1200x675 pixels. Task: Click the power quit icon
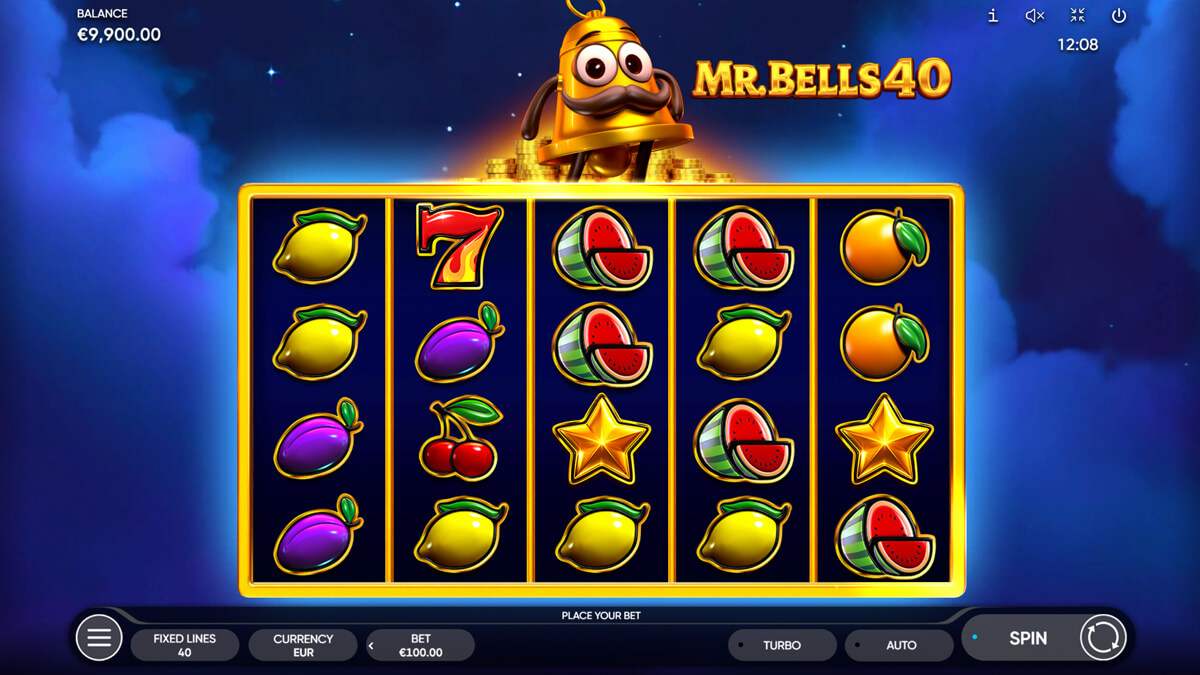(1119, 15)
